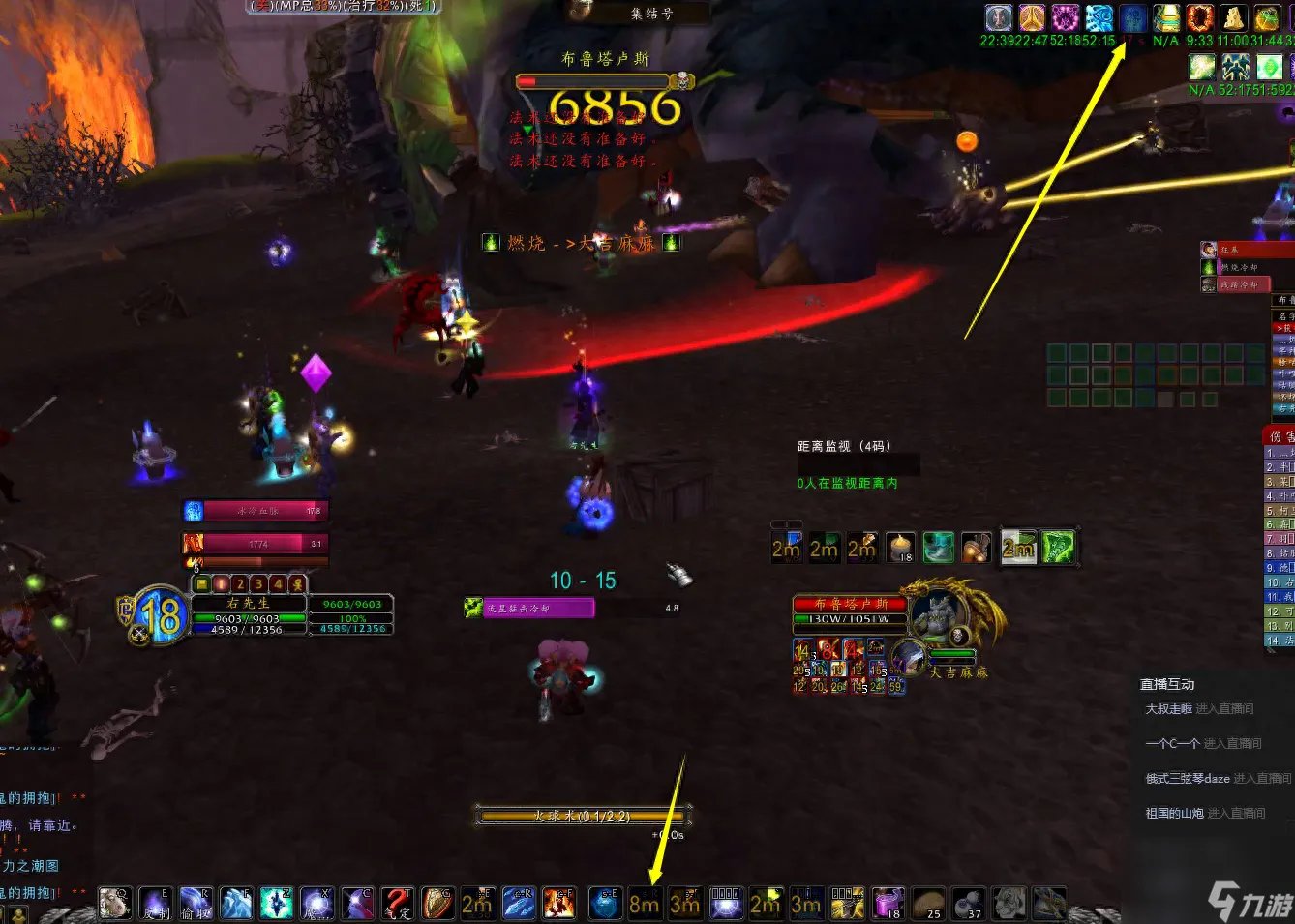Trigger the shield ability on the hotbar
1295x924 pixels.
point(437,903)
